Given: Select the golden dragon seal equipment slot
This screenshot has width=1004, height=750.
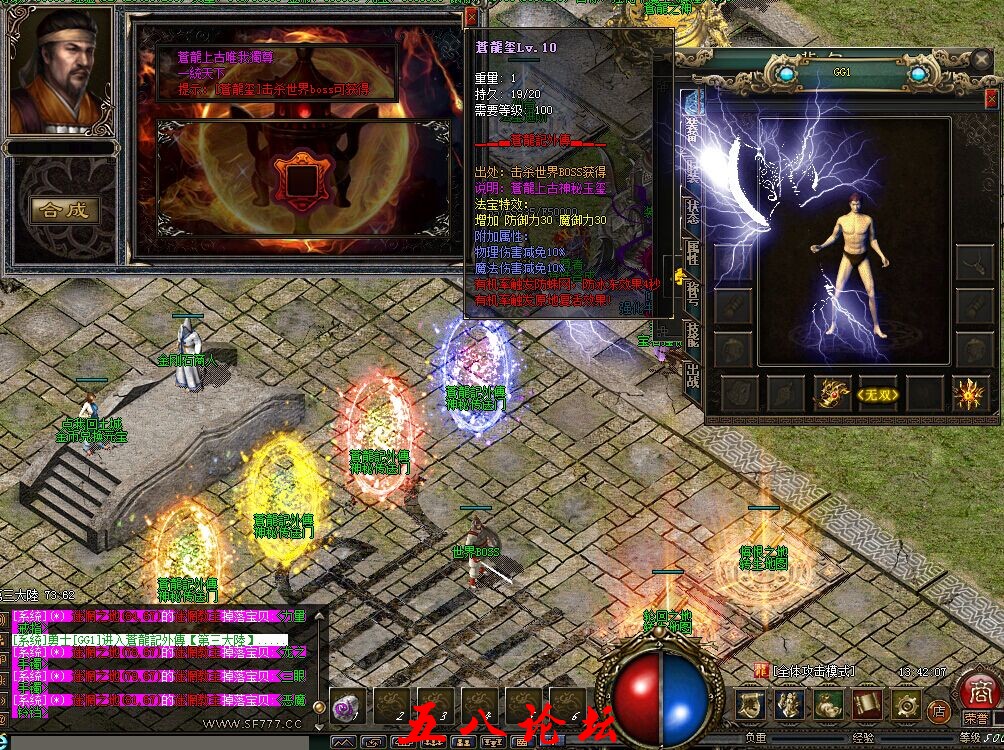Looking at the screenshot, I should point(832,394).
